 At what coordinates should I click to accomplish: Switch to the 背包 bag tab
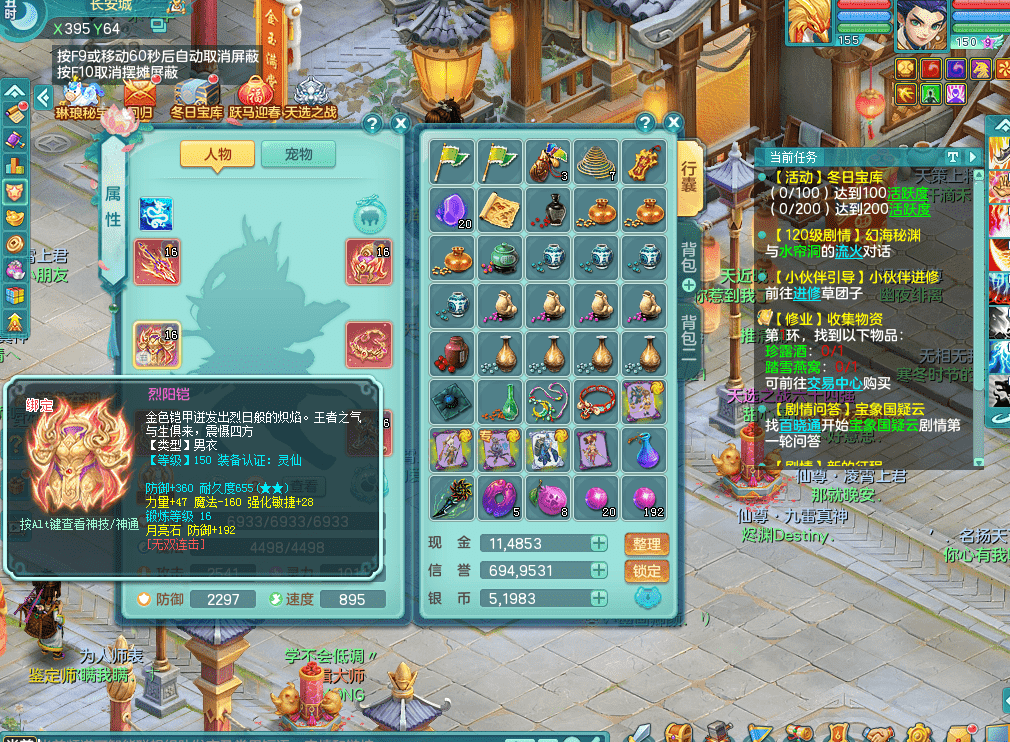(x=689, y=258)
